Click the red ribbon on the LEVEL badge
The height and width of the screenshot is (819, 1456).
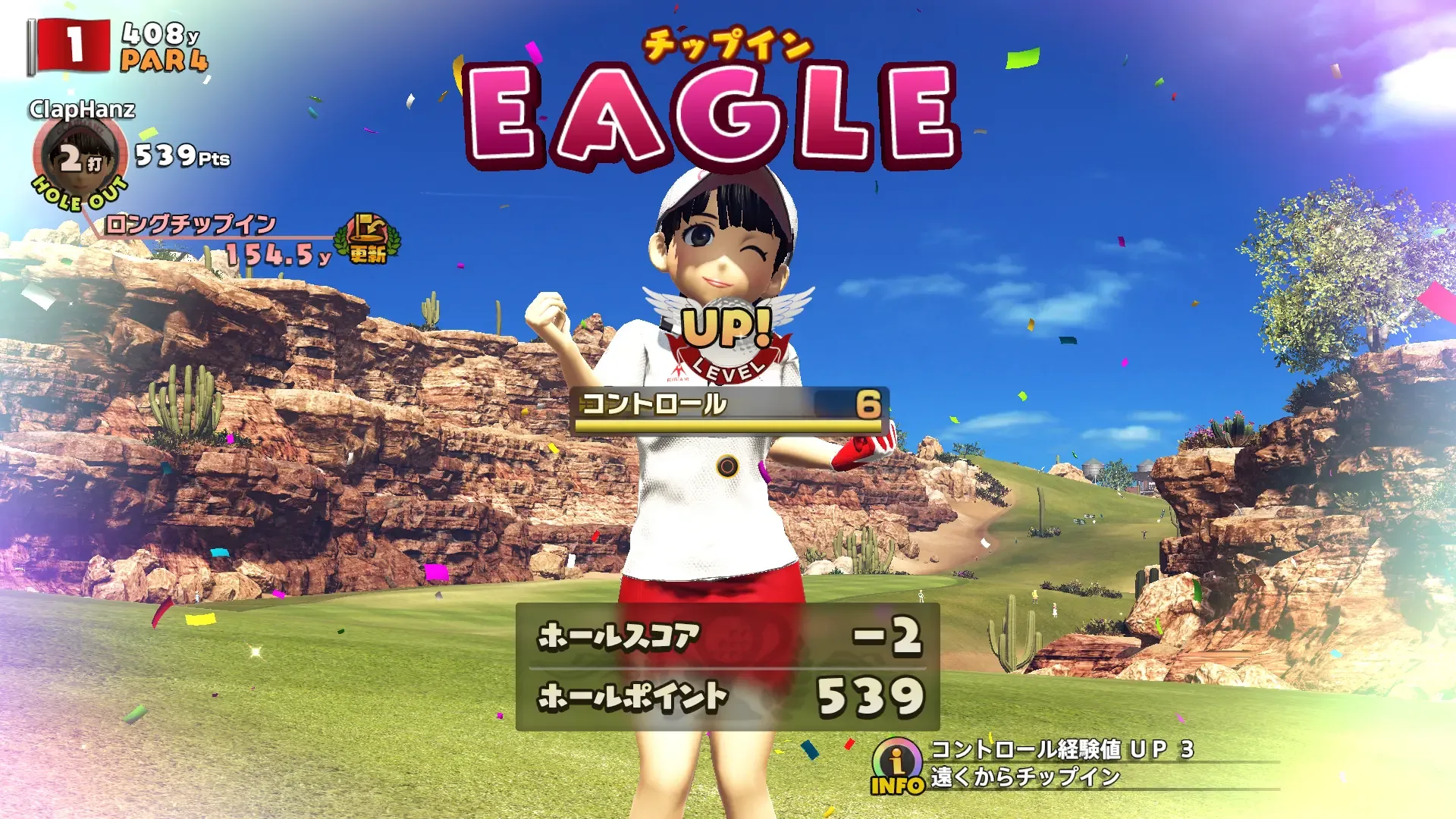(726, 369)
